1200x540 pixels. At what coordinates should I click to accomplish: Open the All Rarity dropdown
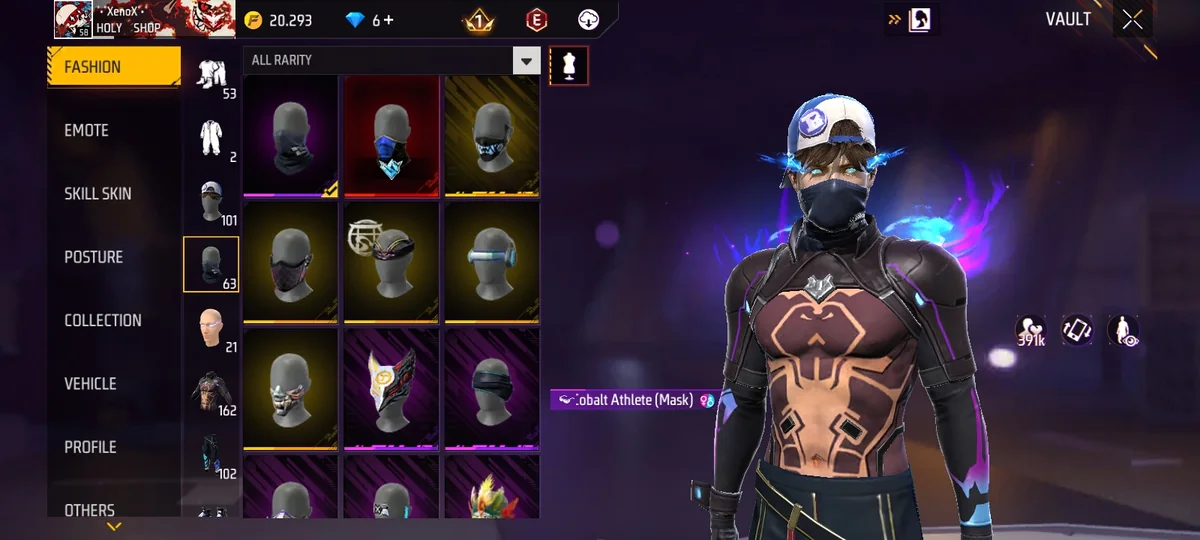[x=526, y=61]
